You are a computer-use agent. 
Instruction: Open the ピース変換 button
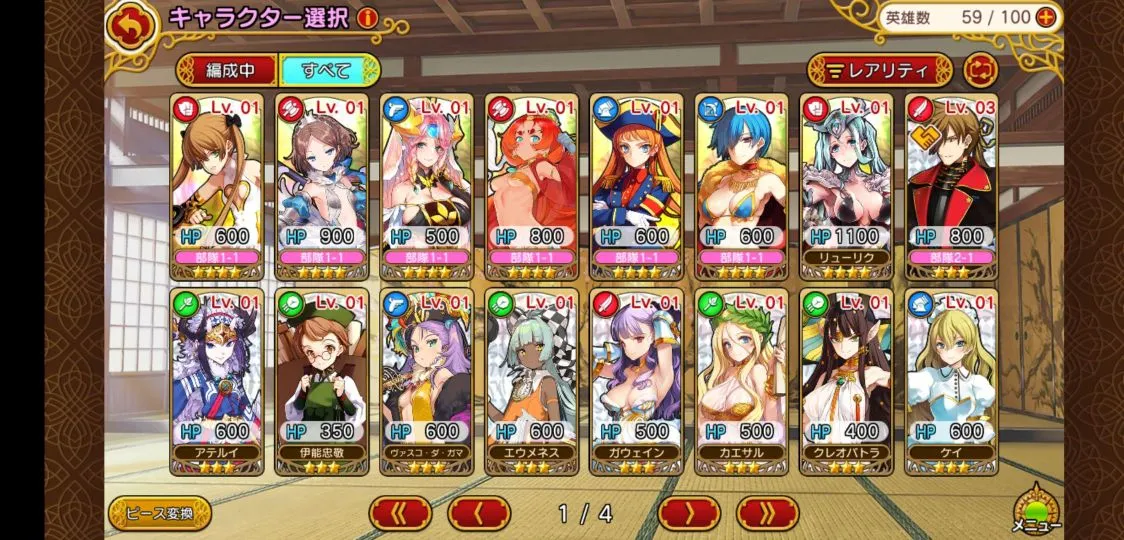[160, 513]
